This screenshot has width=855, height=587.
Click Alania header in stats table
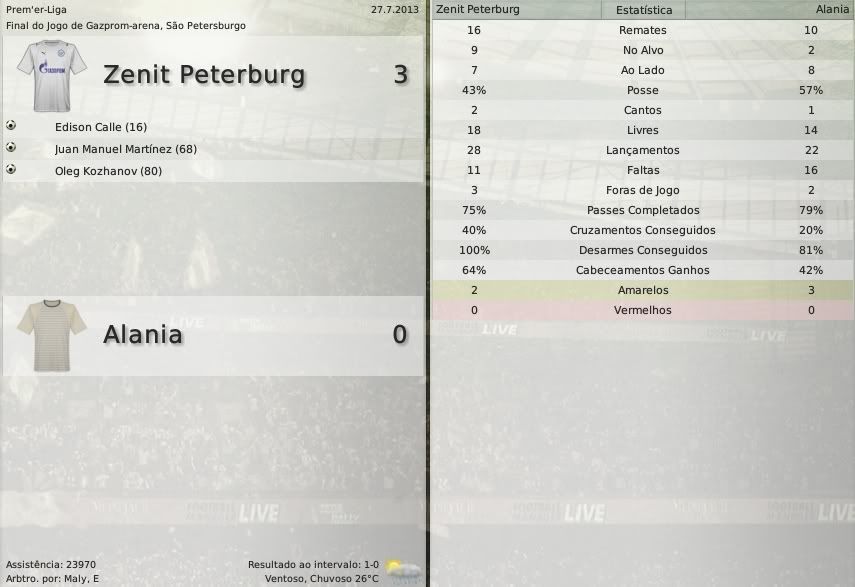831,10
